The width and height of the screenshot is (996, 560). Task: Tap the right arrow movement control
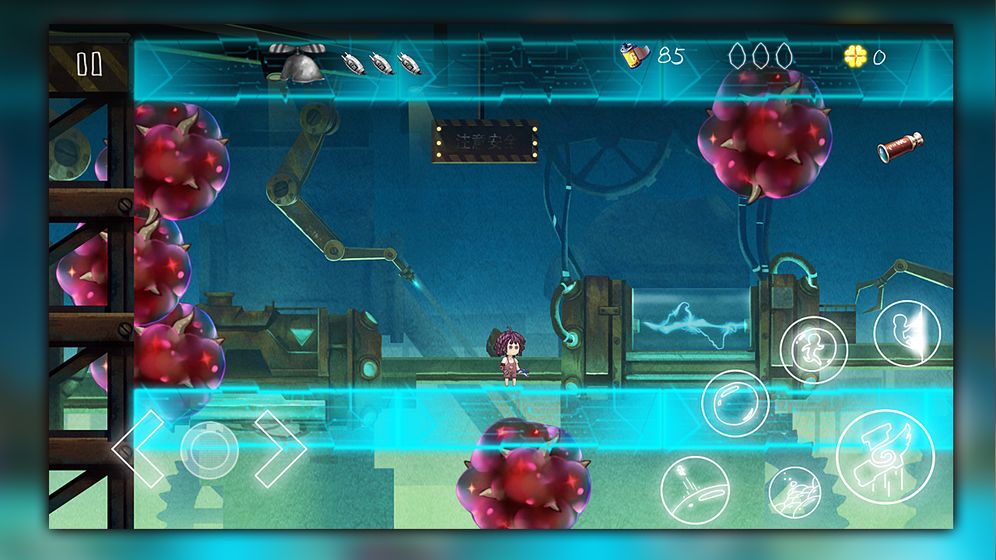click(x=280, y=447)
